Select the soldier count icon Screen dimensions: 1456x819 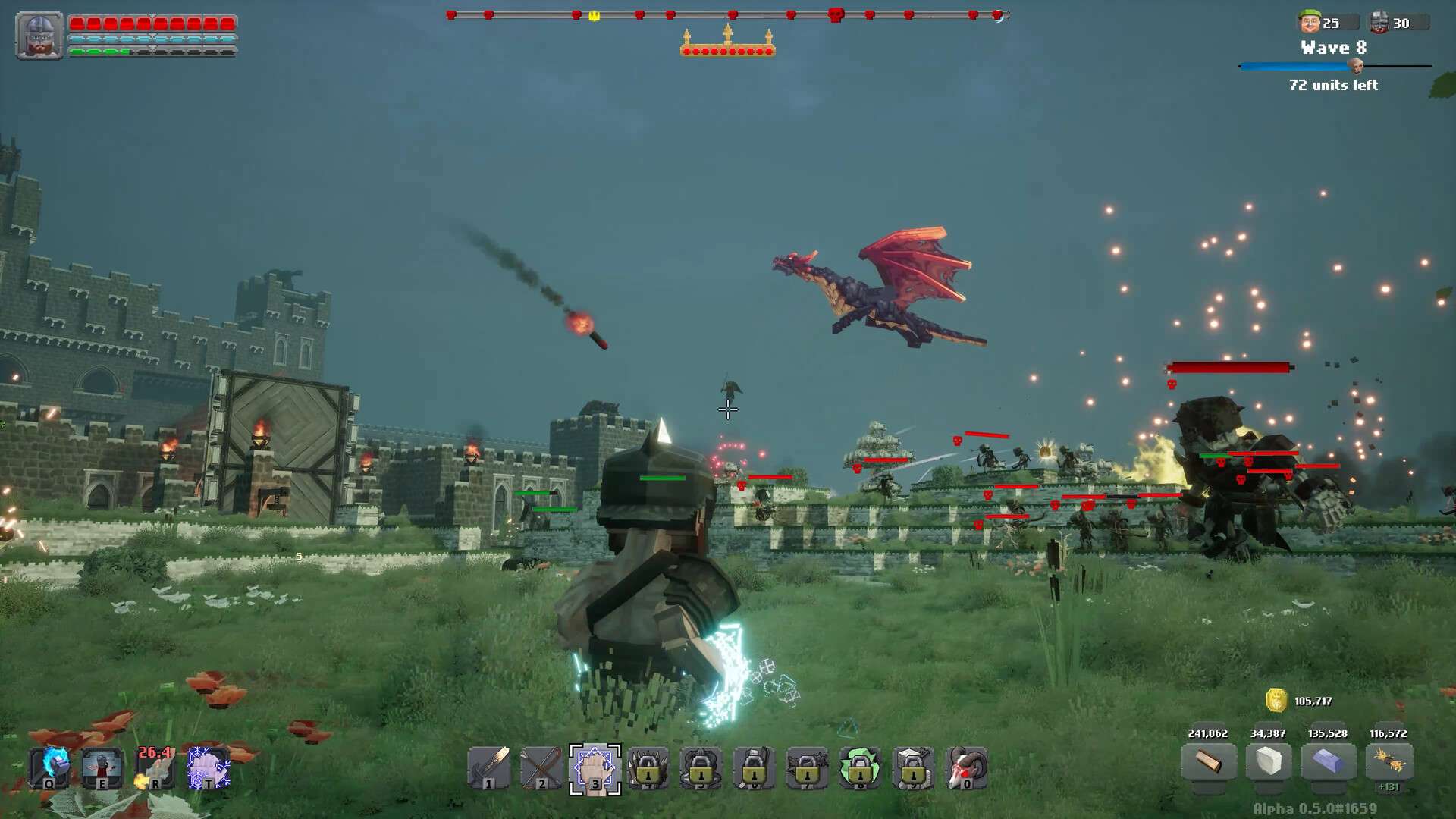(1379, 23)
